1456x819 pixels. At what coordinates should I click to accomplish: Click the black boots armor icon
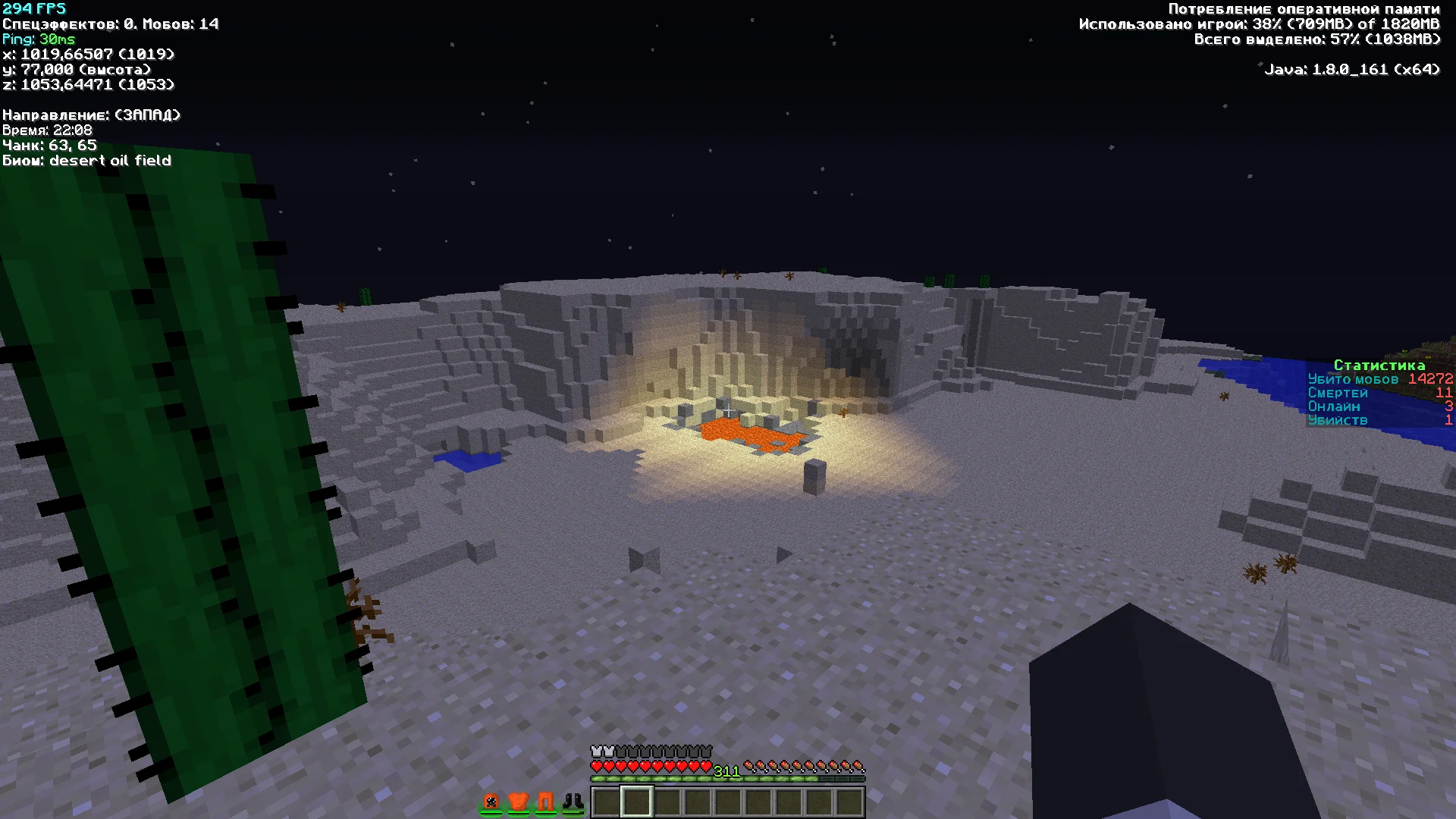pyautogui.click(x=573, y=801)
